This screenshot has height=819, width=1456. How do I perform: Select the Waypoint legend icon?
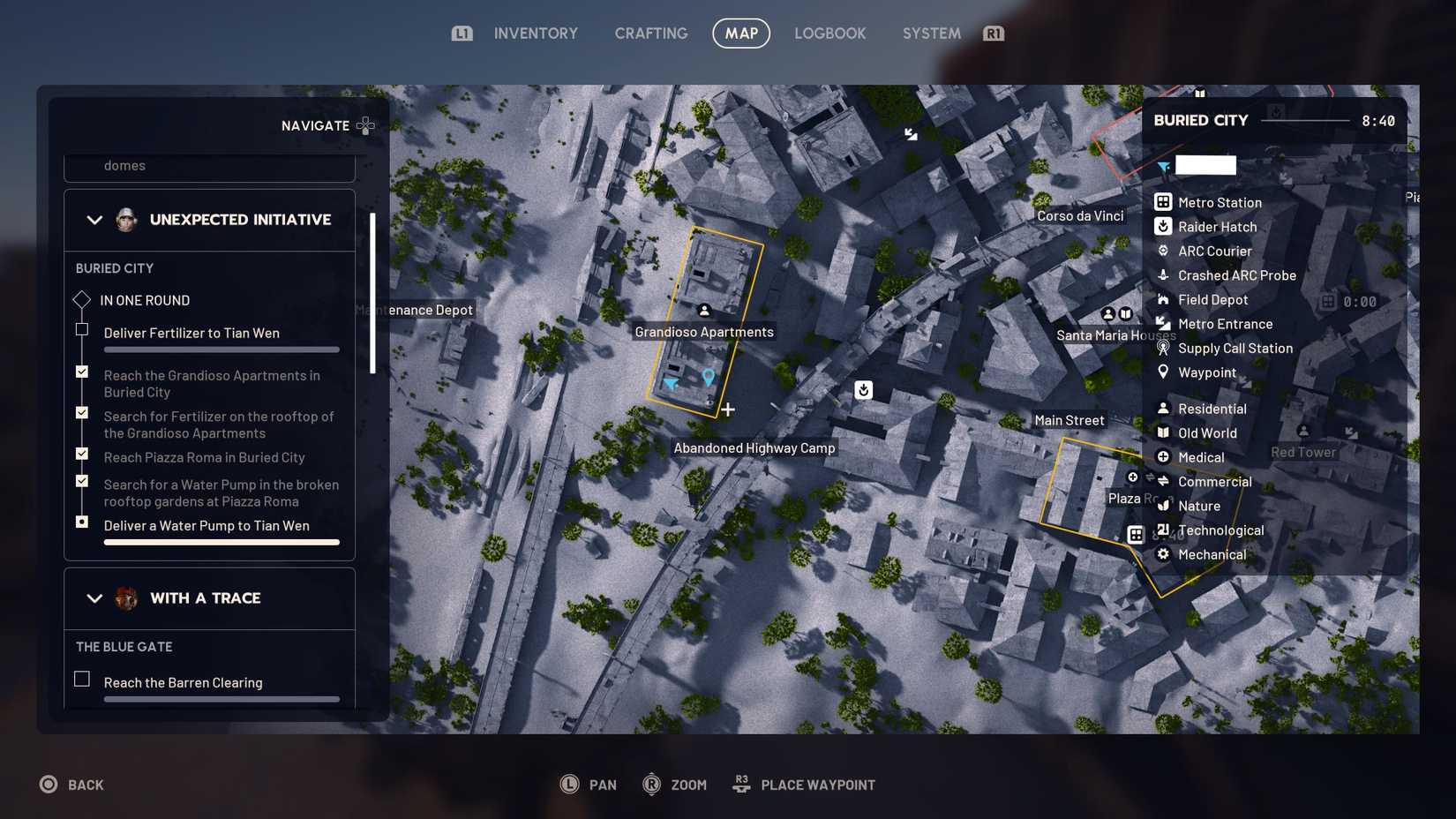(1163, 372)
